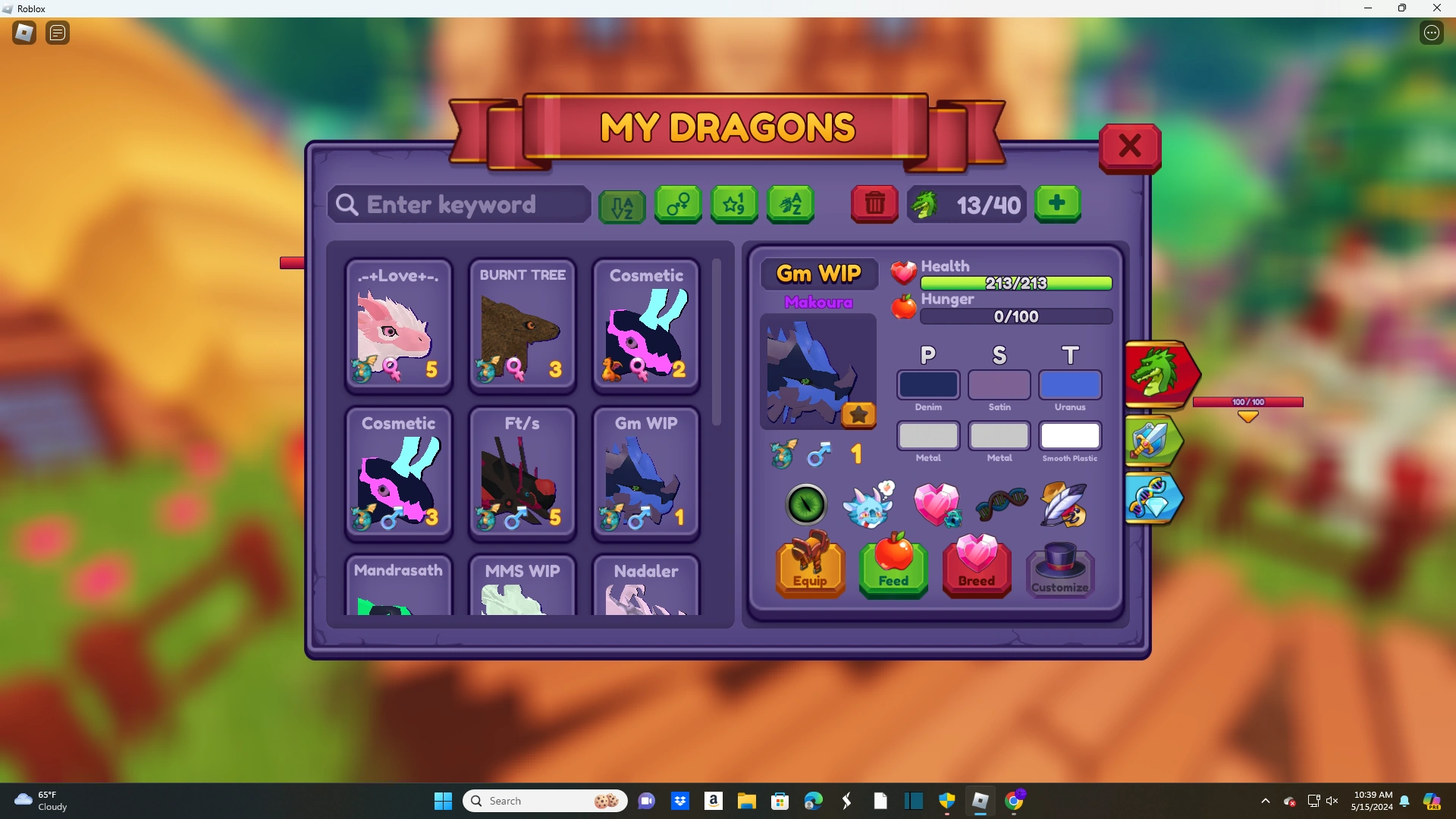Toggle the favorite star on Makoura's portrait
The image size is (1456, 819).
[858, 415]
